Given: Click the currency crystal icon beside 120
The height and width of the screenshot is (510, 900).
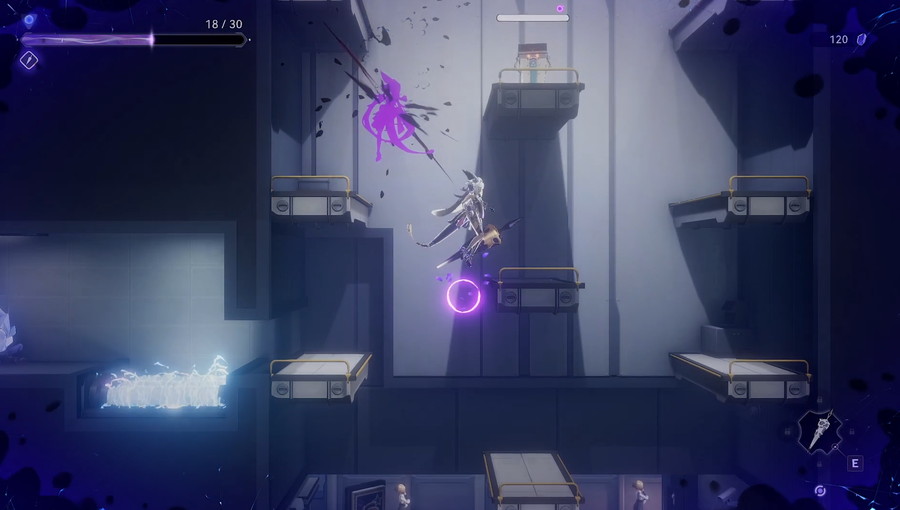Looking at the screenshot, I should [861, 39].
